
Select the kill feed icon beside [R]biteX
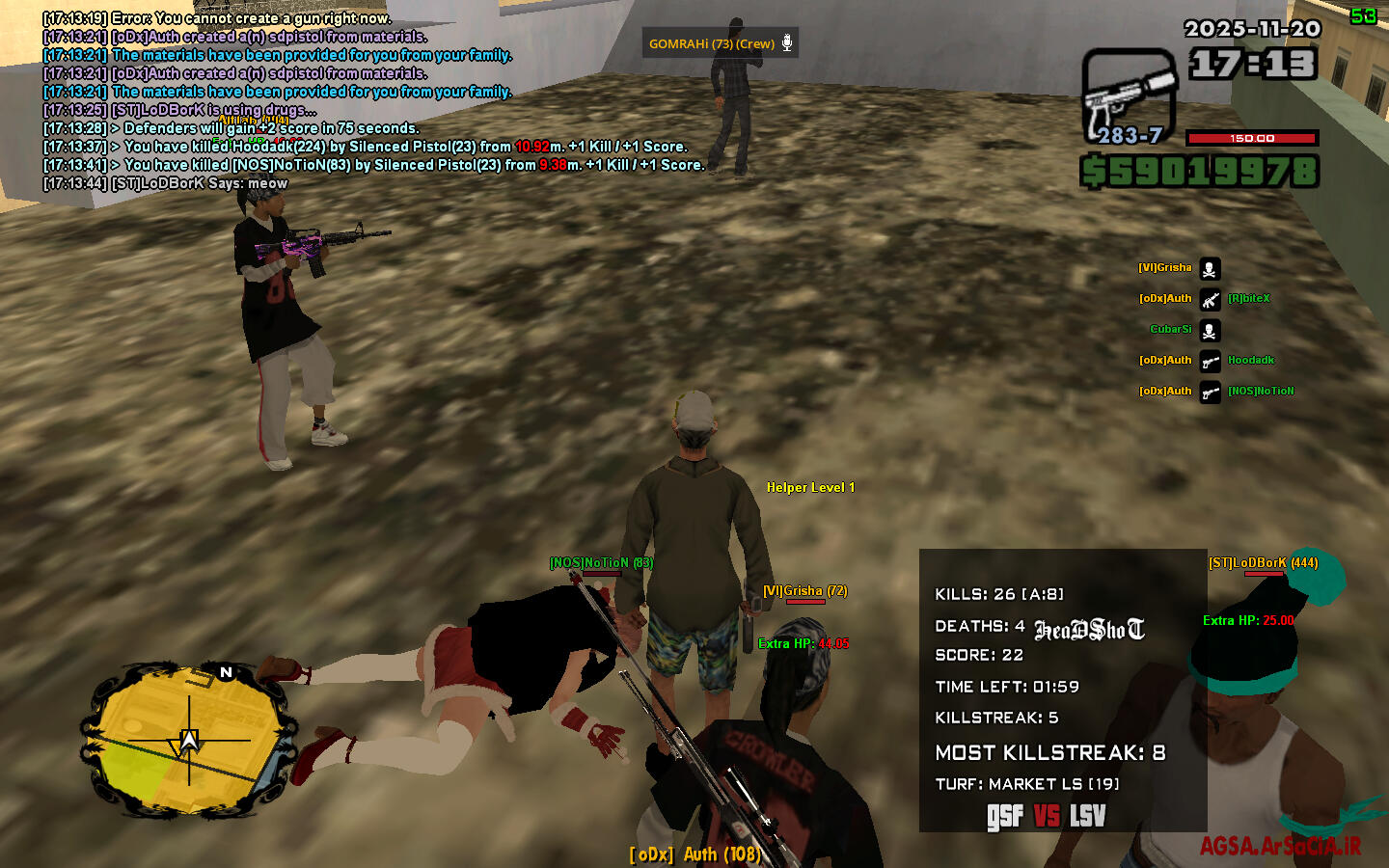[1210, 300]
